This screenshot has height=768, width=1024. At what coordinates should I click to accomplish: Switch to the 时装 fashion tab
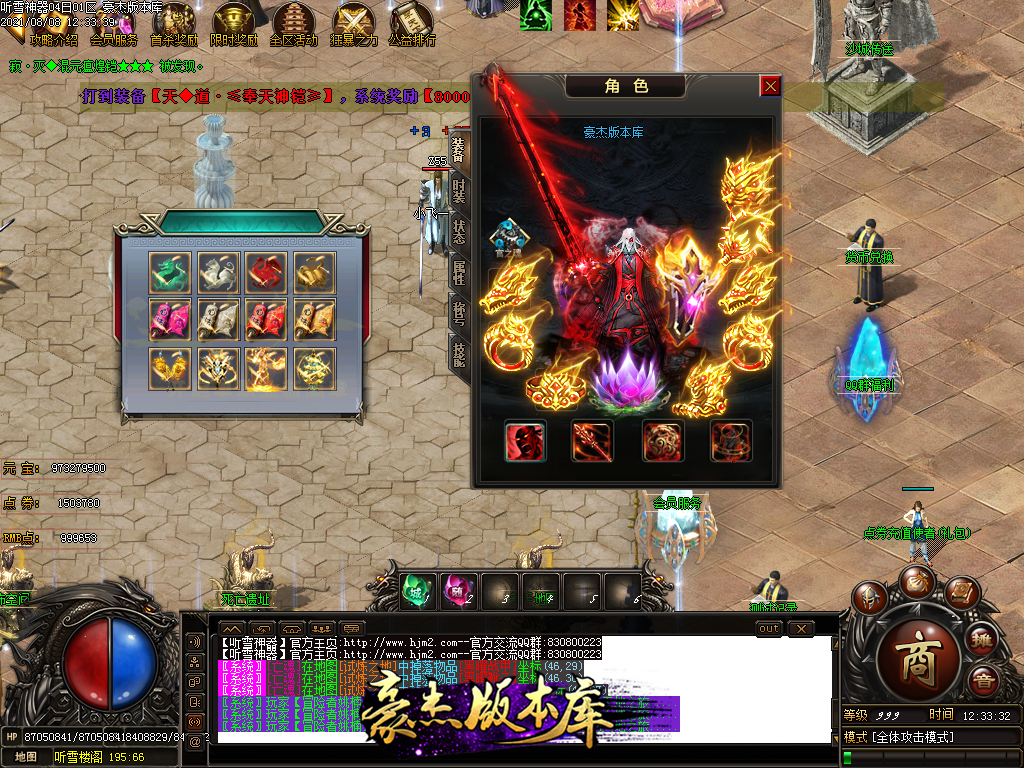coord(458,188)
